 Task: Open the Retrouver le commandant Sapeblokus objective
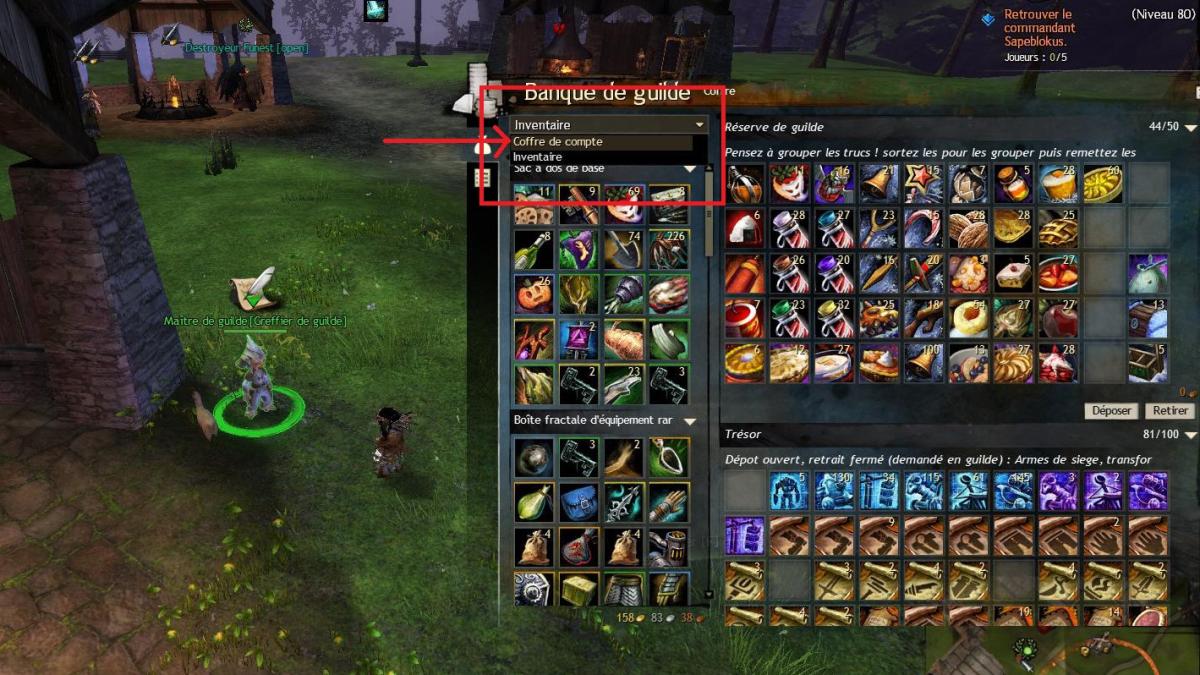[x=1039, y=29]
